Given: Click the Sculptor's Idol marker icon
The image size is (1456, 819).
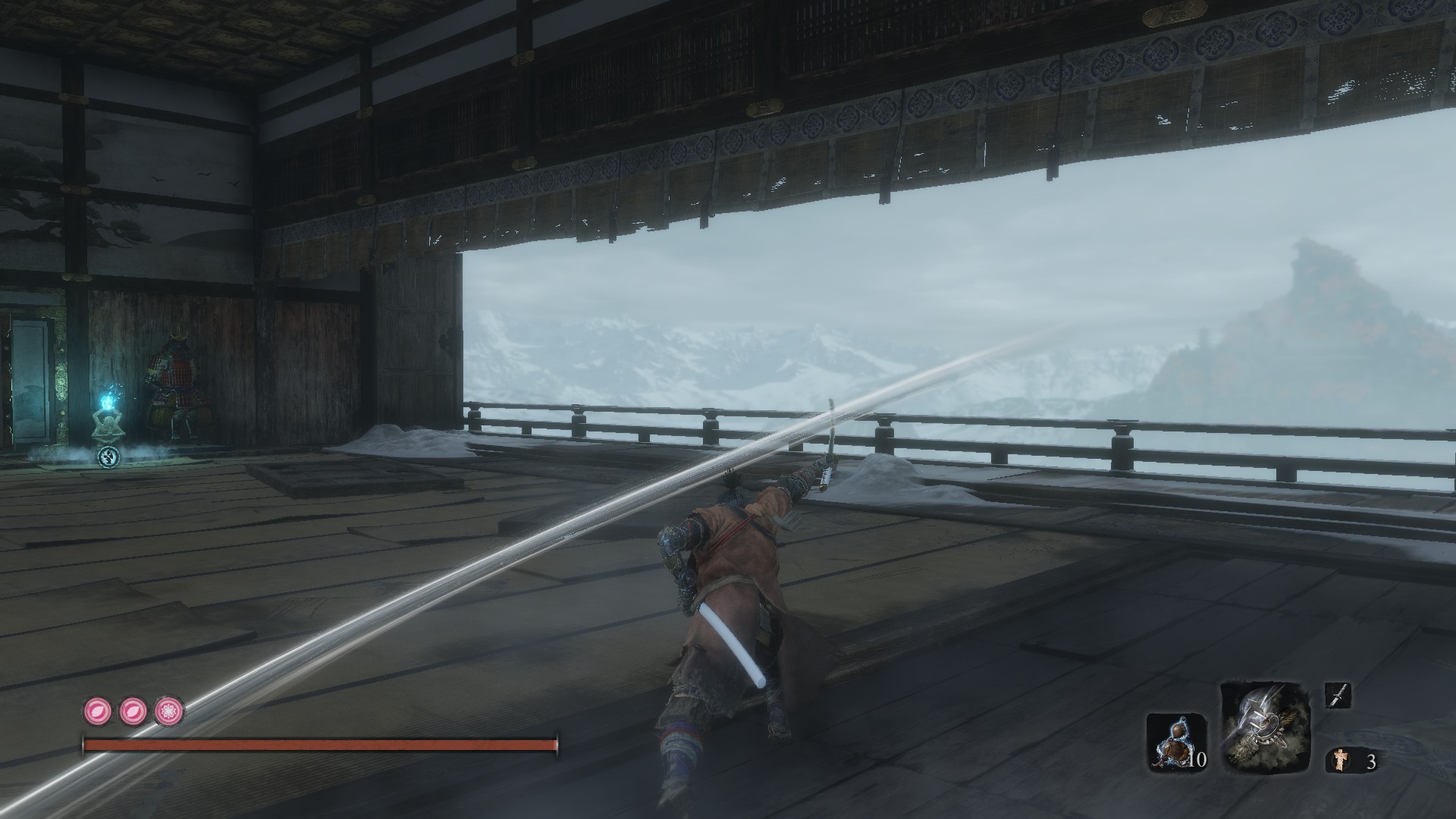Looking at the screenshot, I should click(108, 456).
